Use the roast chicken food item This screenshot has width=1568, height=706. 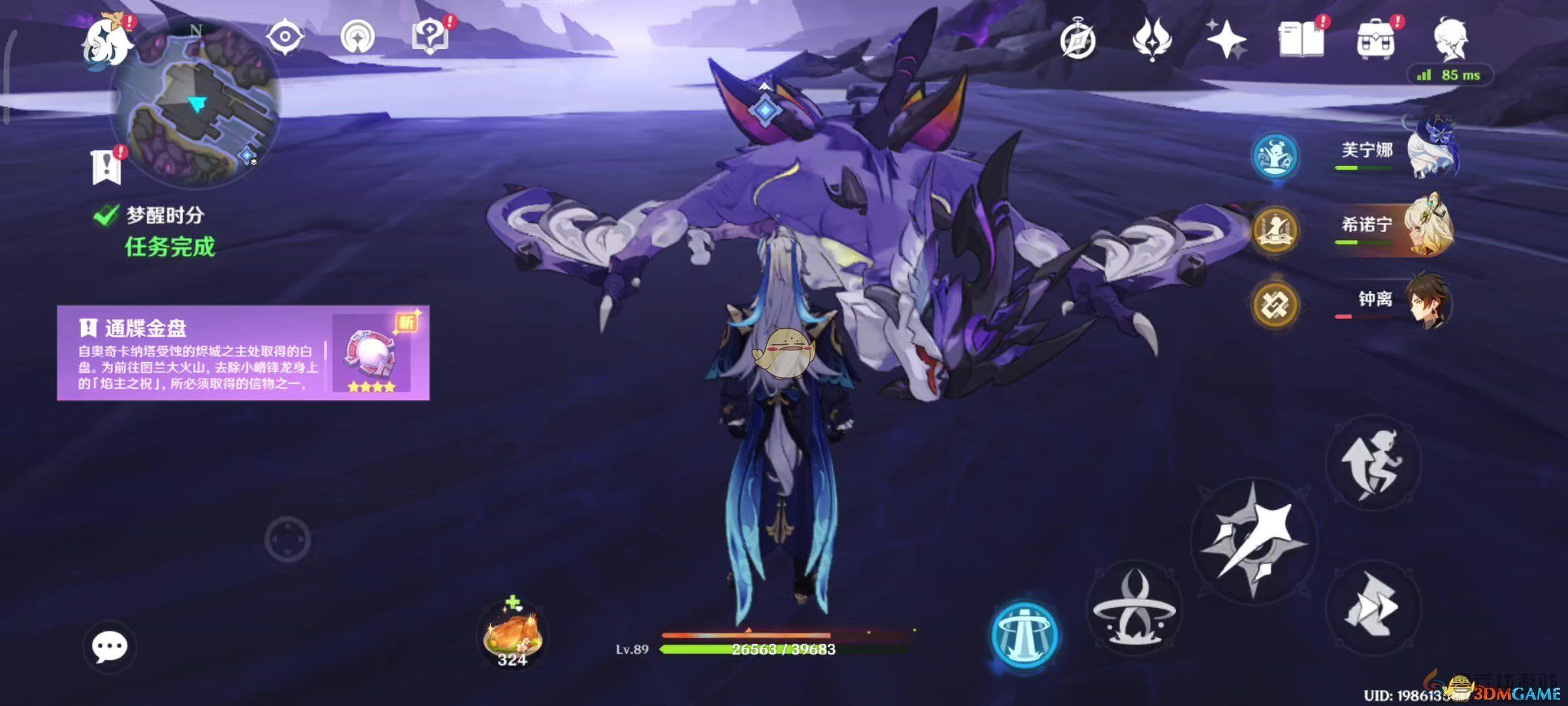tap(512, 634)
